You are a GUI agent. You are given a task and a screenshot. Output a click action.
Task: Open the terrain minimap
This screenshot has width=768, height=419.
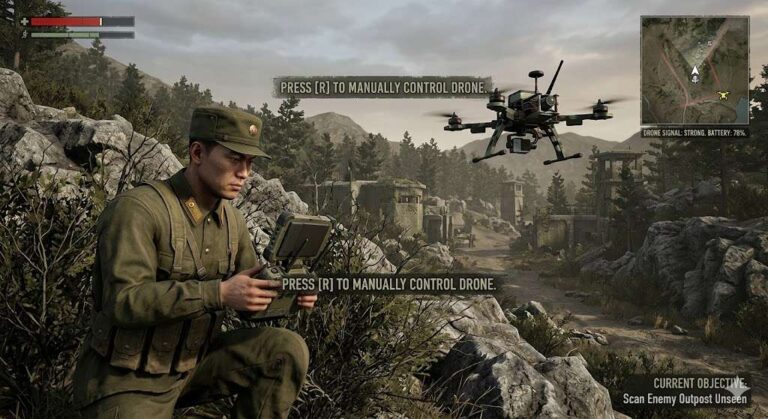(694, 70)
